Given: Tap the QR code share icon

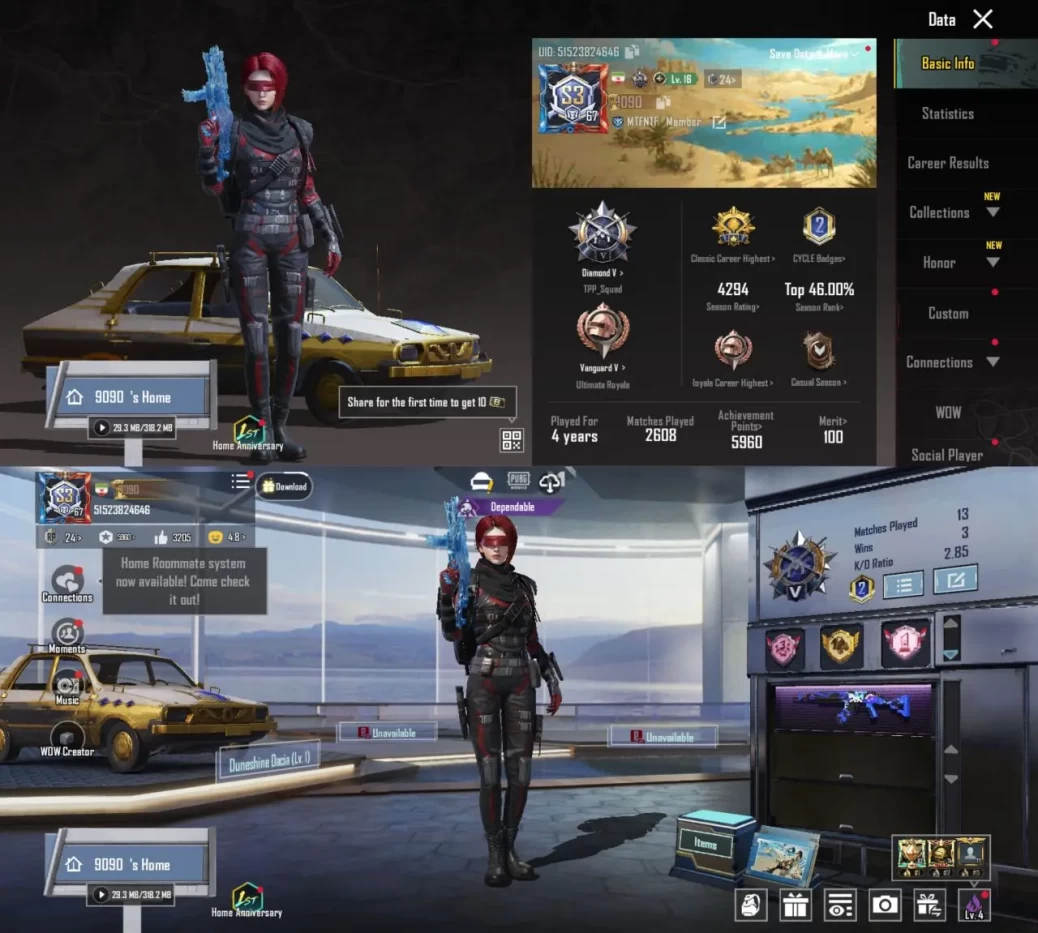Looking at the screenshot, I should (x=511, y=439).
